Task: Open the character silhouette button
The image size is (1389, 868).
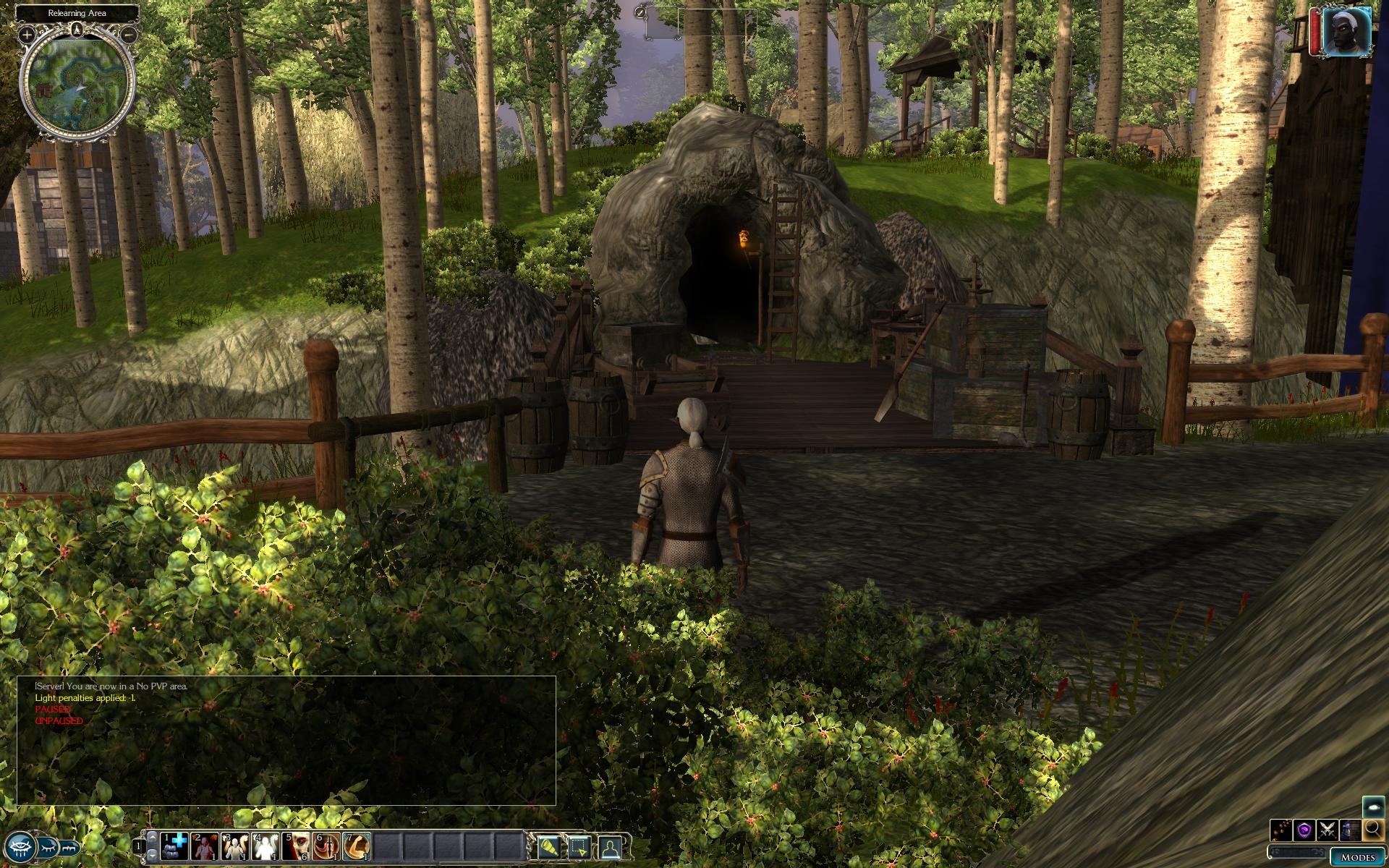Action: point(611,846)
